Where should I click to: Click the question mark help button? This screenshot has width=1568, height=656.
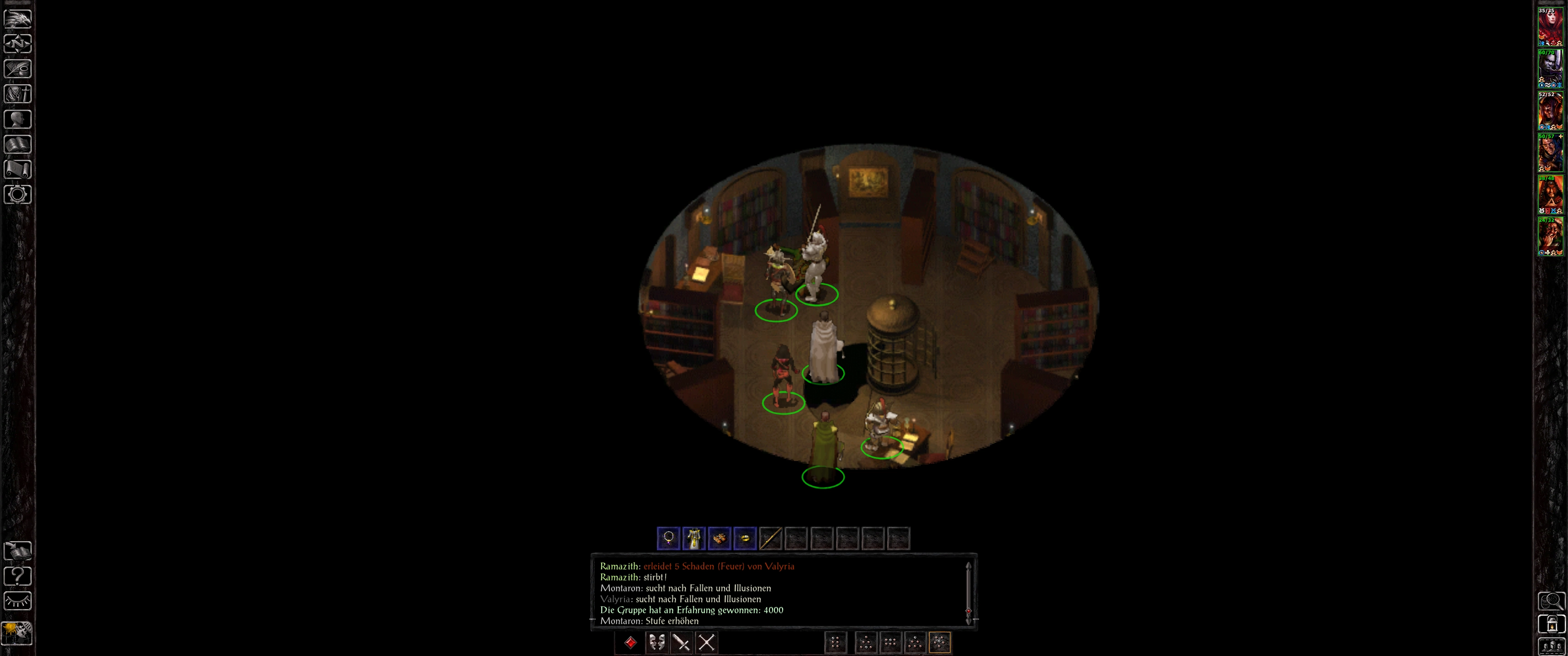coord(18,576)
